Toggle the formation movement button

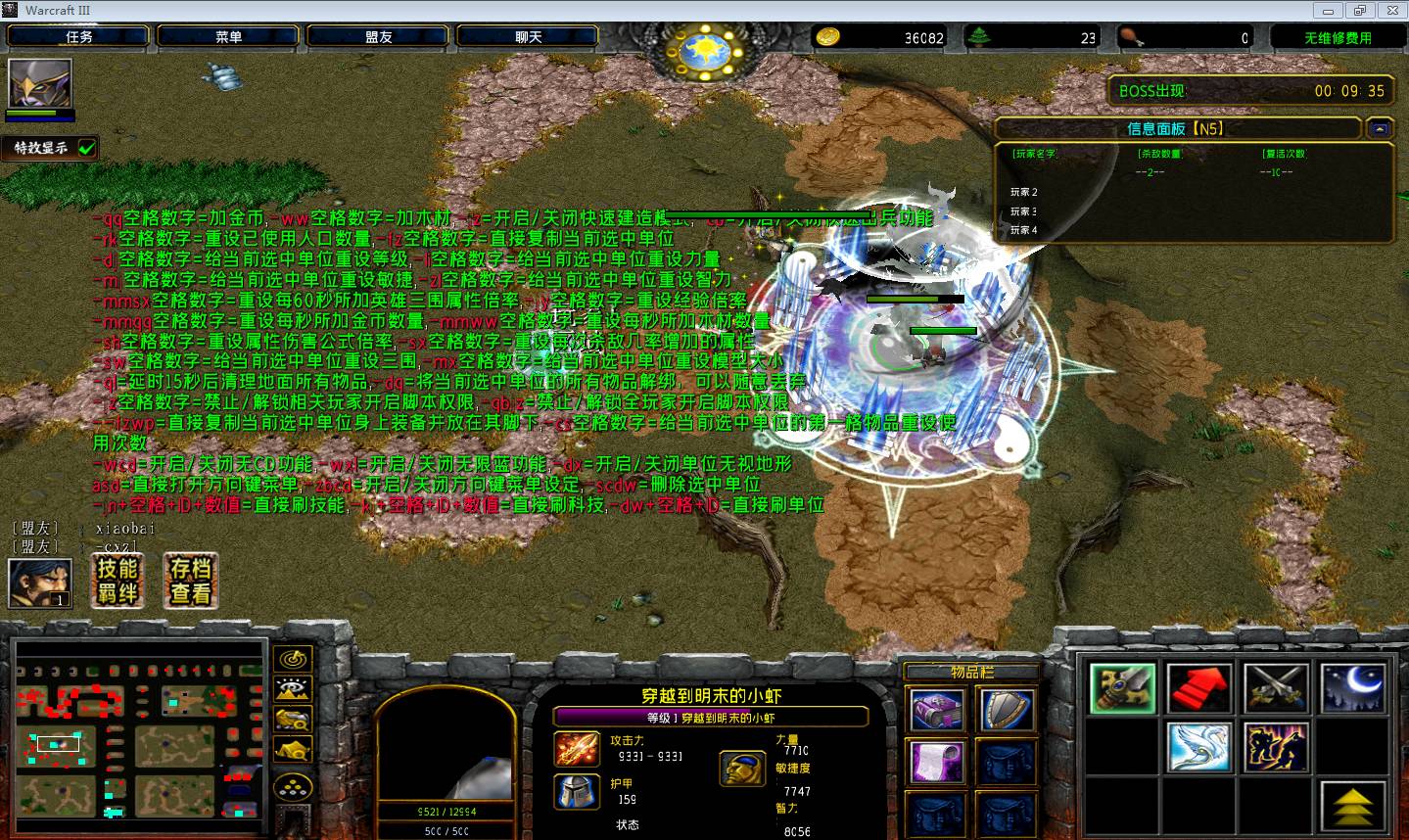pos(294,787)
